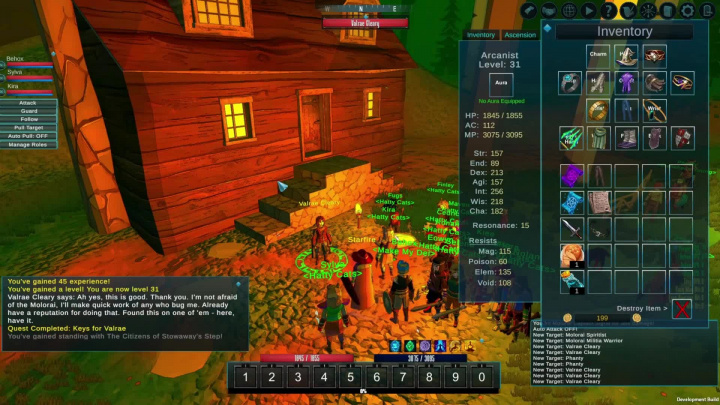Toggle Auto Pull on
Image resolution: width=720 pixels, height=405 pixels.
click(28, 136)
